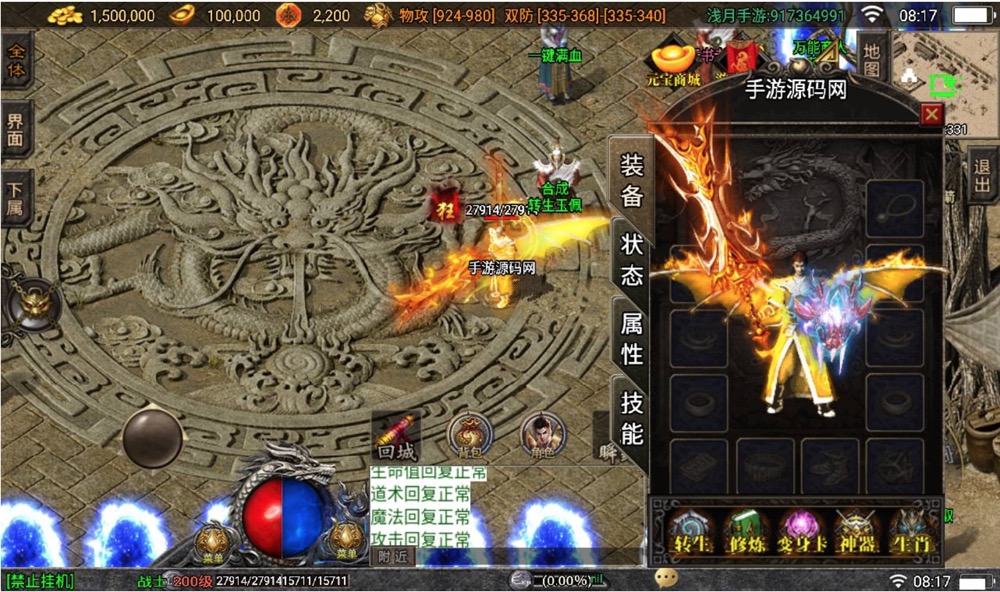Image resolution: width=1000 pixels, height=592 pixels.
Task: Open the 修炼 cultivation book icon
Action: pyautogui.click(x=744, y=532)
